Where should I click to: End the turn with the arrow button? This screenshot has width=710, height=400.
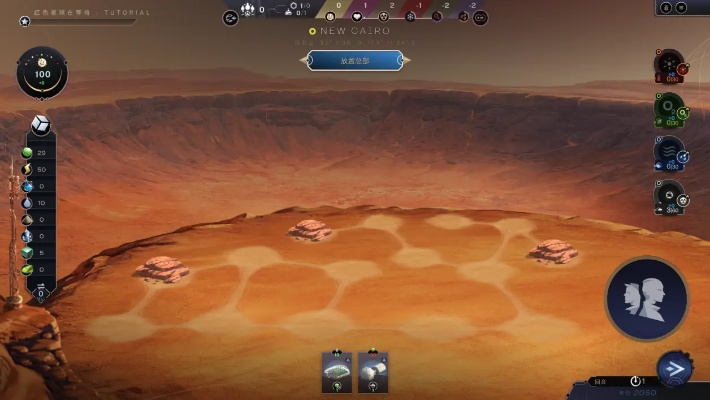coord(676,369)
